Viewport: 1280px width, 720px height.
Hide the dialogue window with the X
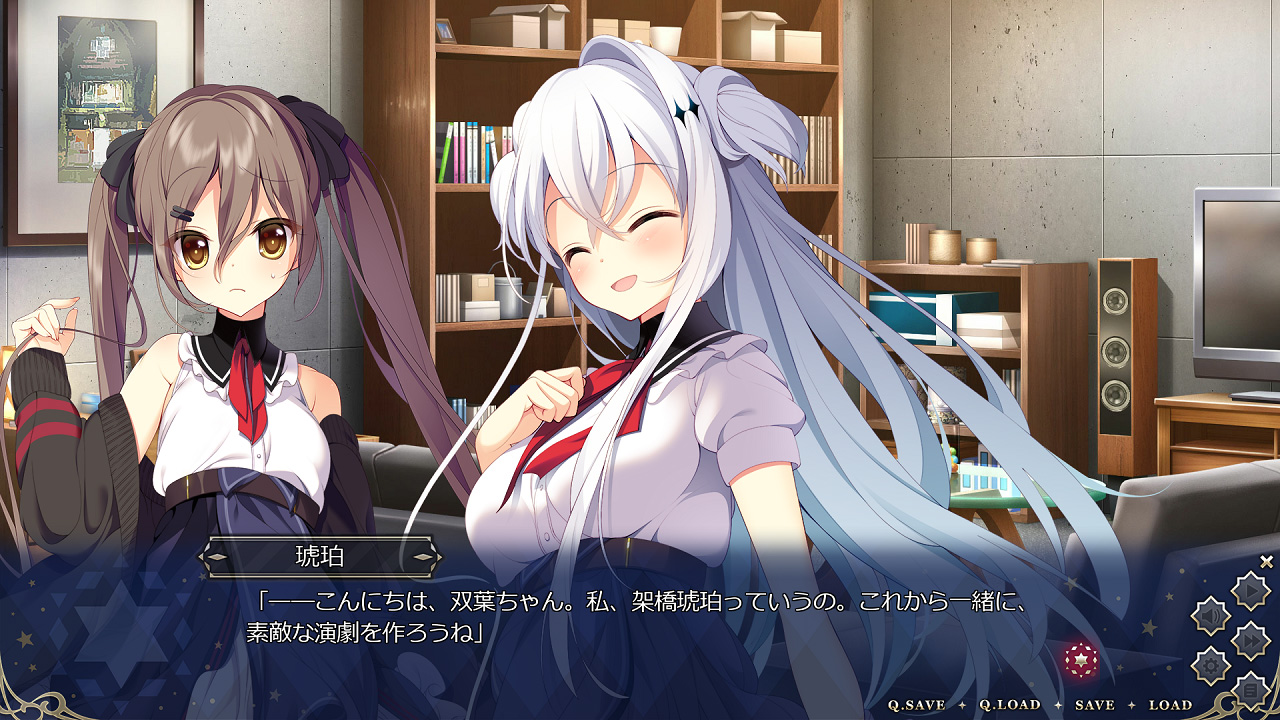1266,562
